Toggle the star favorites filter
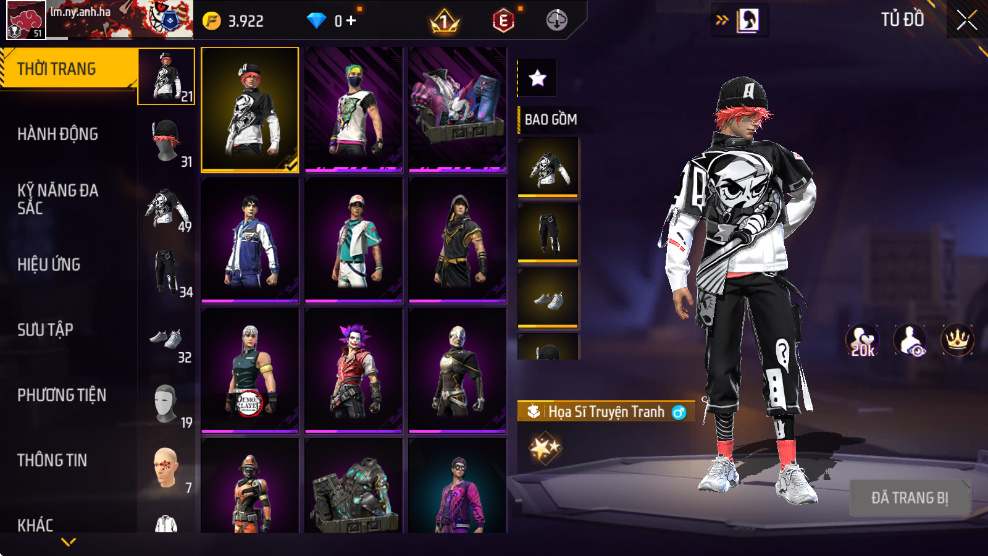 click(537, 78)
